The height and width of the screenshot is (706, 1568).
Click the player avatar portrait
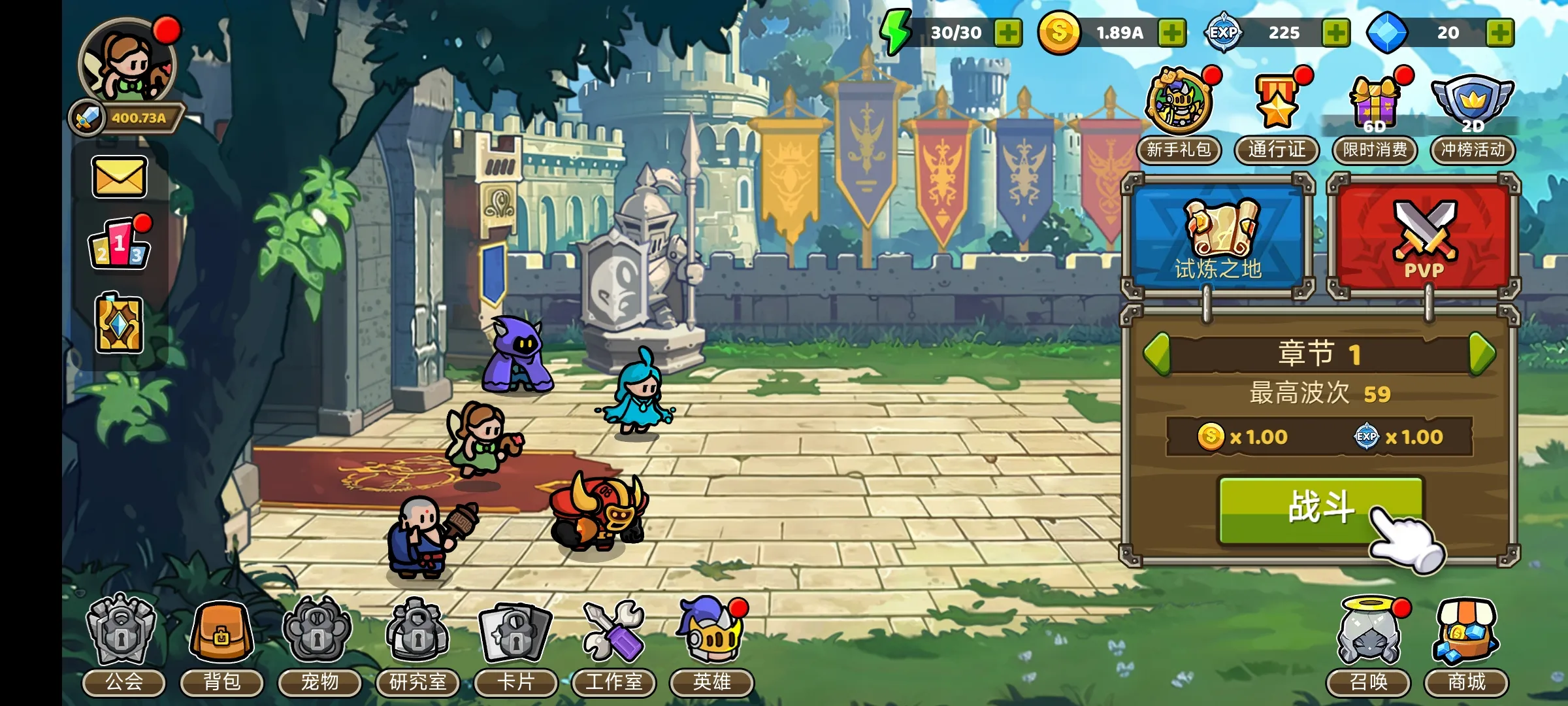pos(128,63)
